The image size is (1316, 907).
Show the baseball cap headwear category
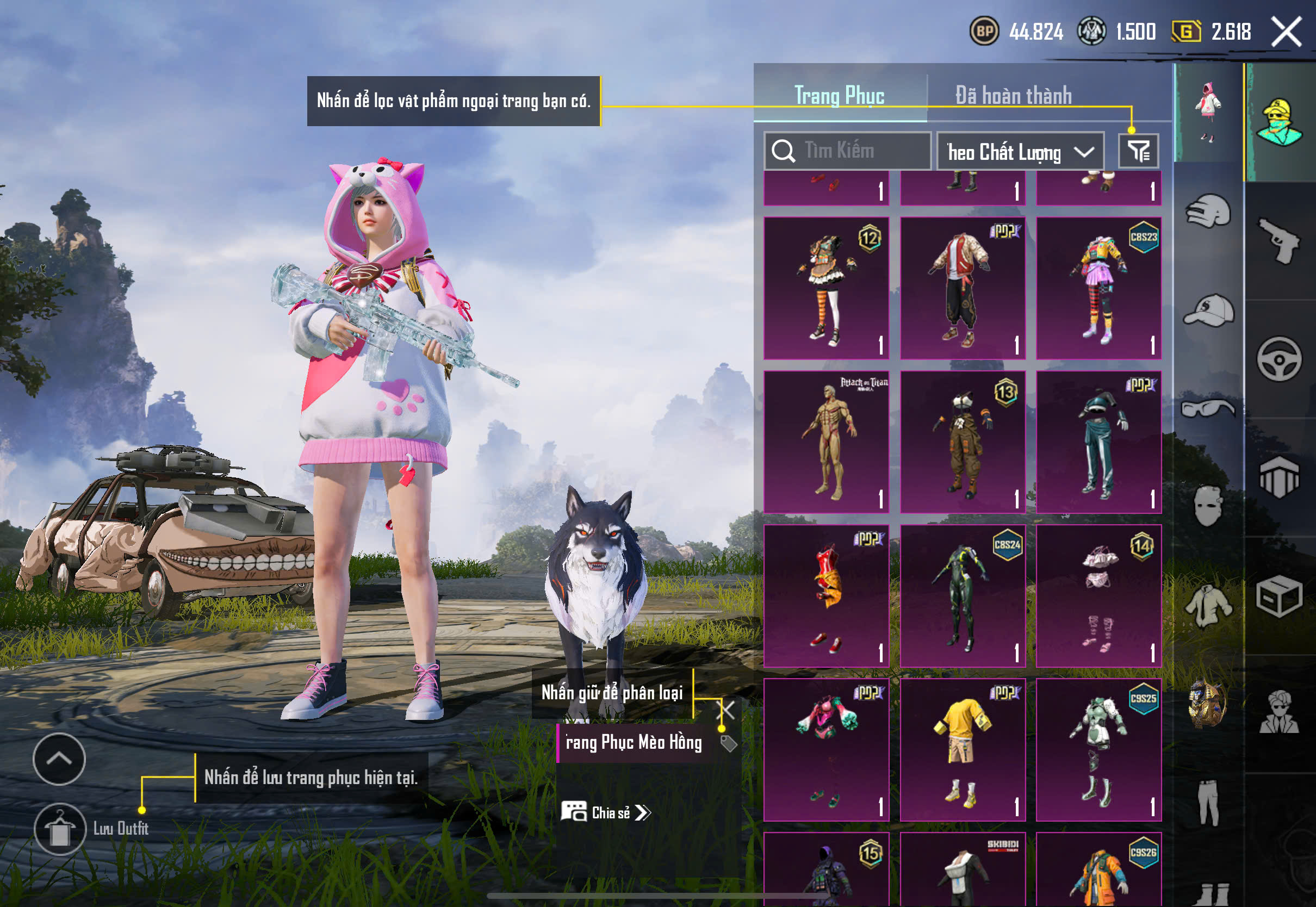tap(1208, 310)
